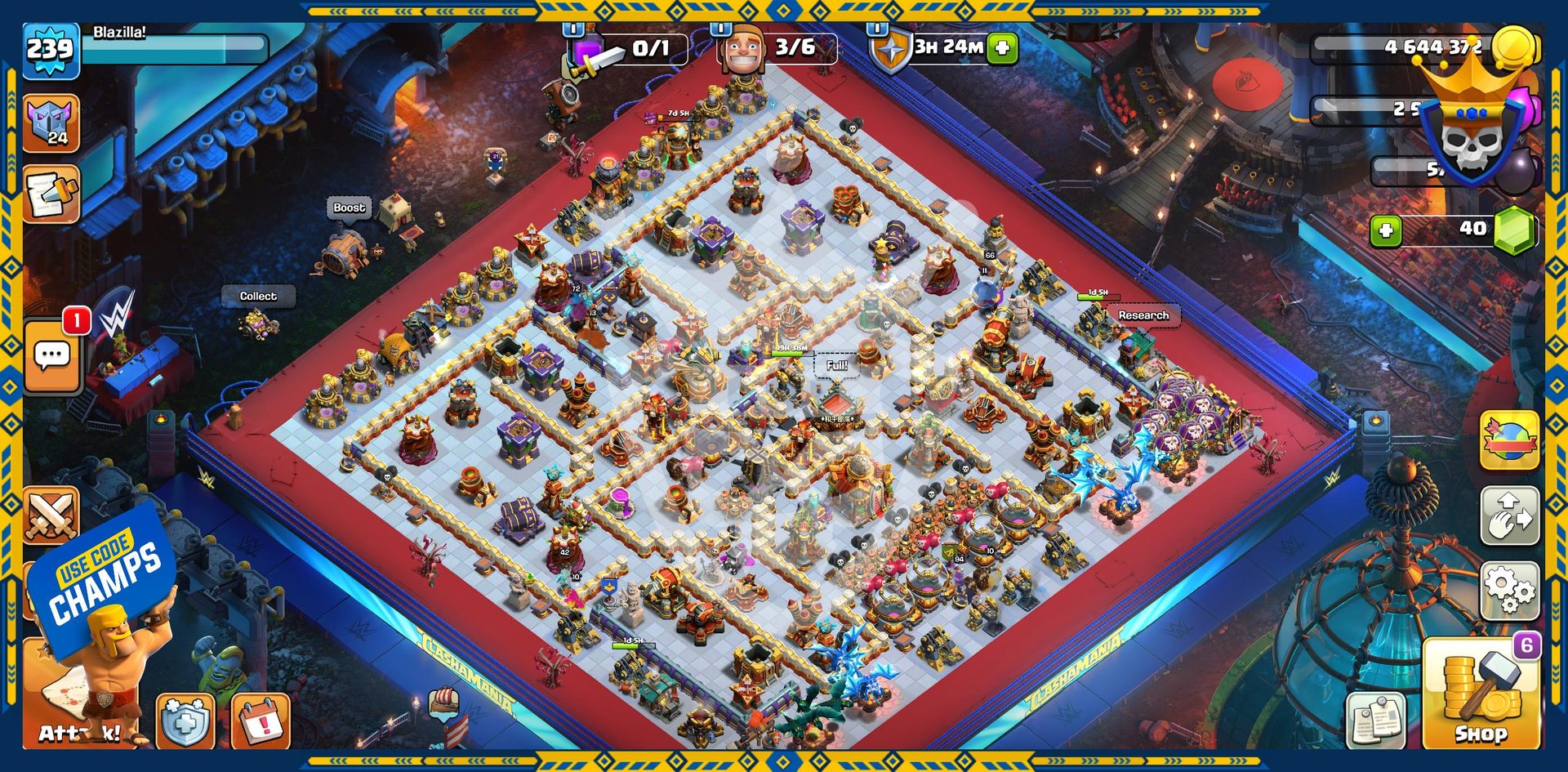Open the crossed swords icon
The width and height of the screenshot is (1568, 772).
(51, 515)
